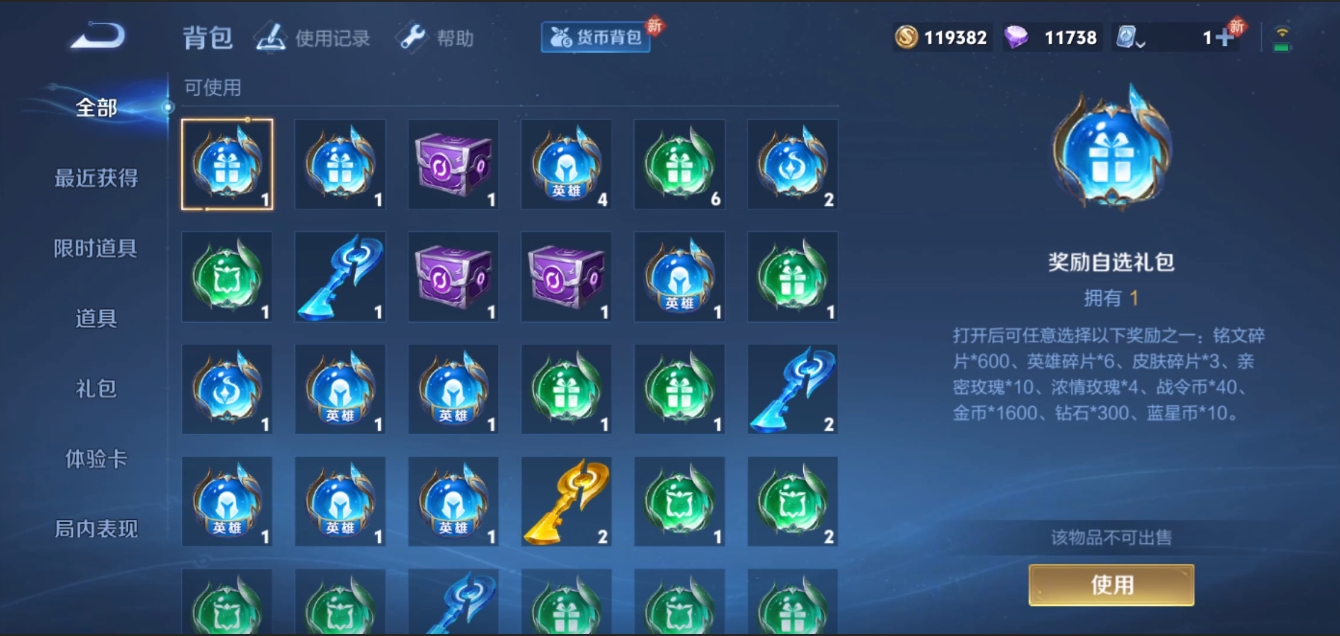Choose the green gift orb with quantity 6
Screen dimensions: 1340x636
(x=679, y=165)
